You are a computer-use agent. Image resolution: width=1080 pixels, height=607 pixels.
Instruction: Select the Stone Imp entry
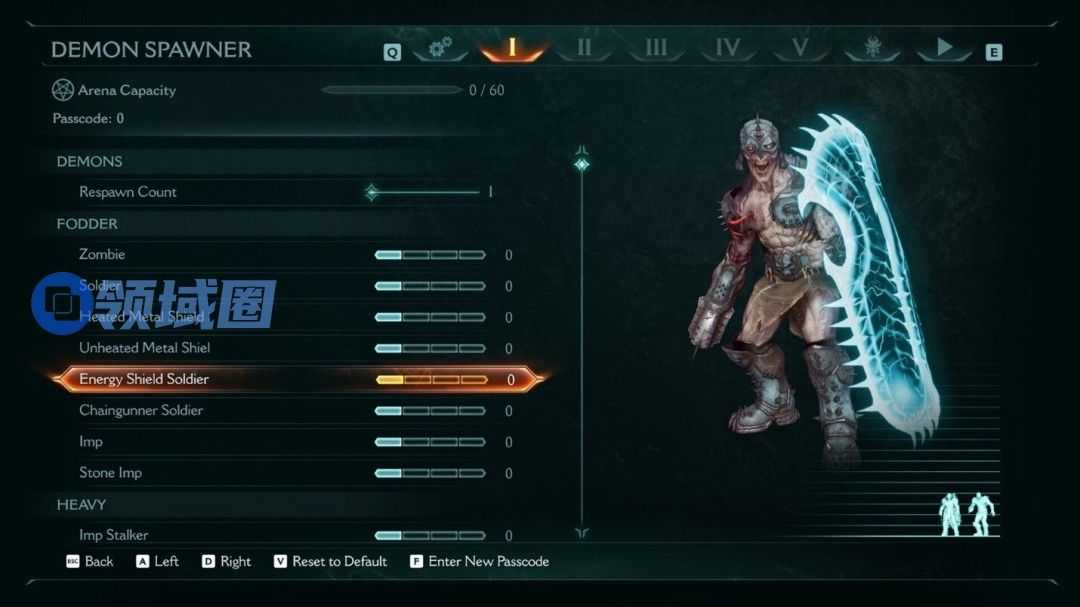(x=110, y=473)
